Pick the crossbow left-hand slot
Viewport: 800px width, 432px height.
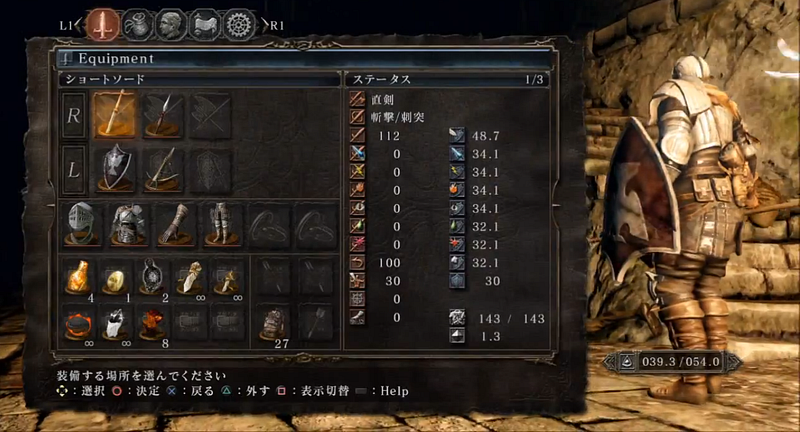[162, 169]
